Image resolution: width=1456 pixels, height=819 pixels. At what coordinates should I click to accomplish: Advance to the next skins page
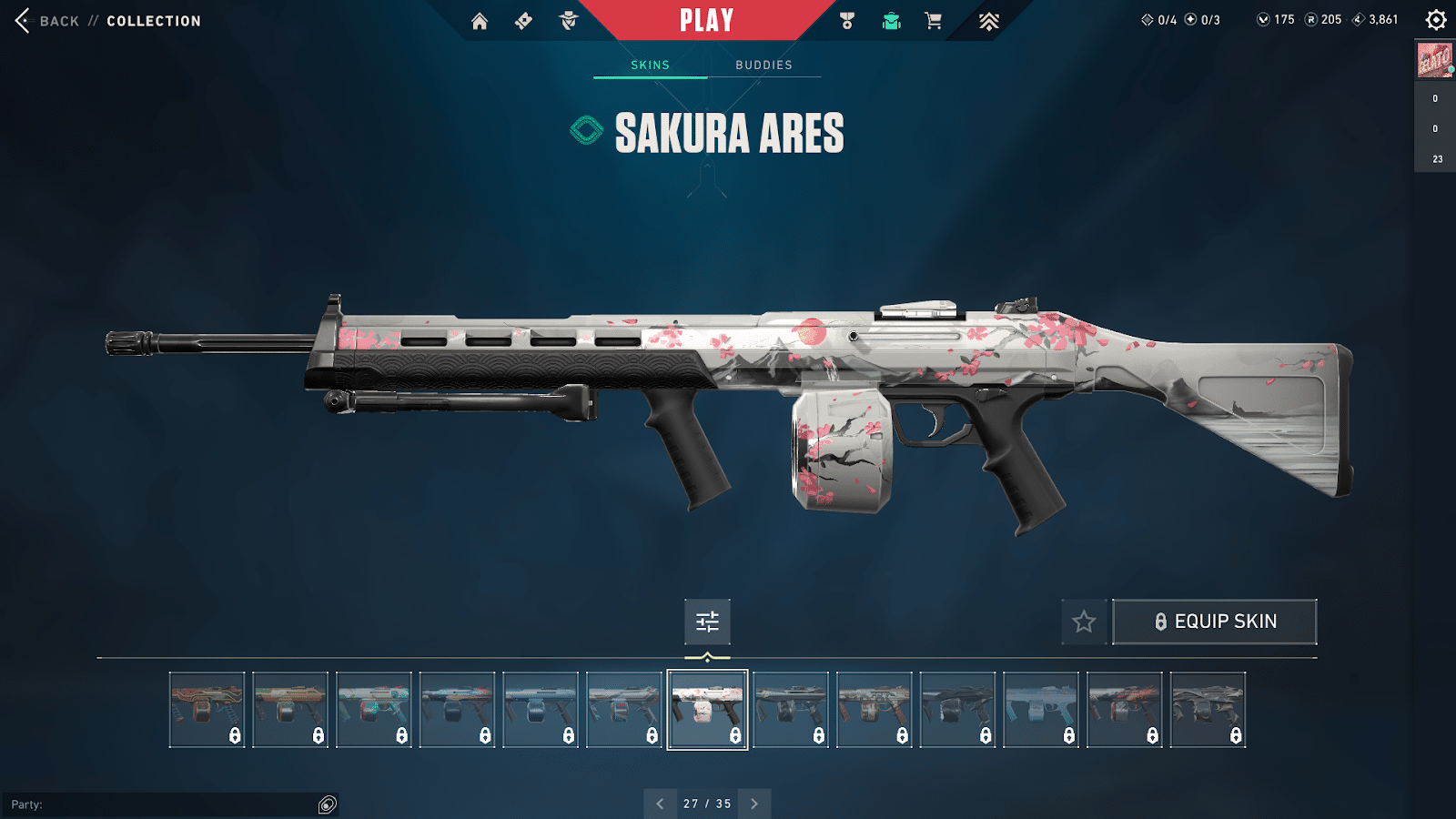click(753, 804)
